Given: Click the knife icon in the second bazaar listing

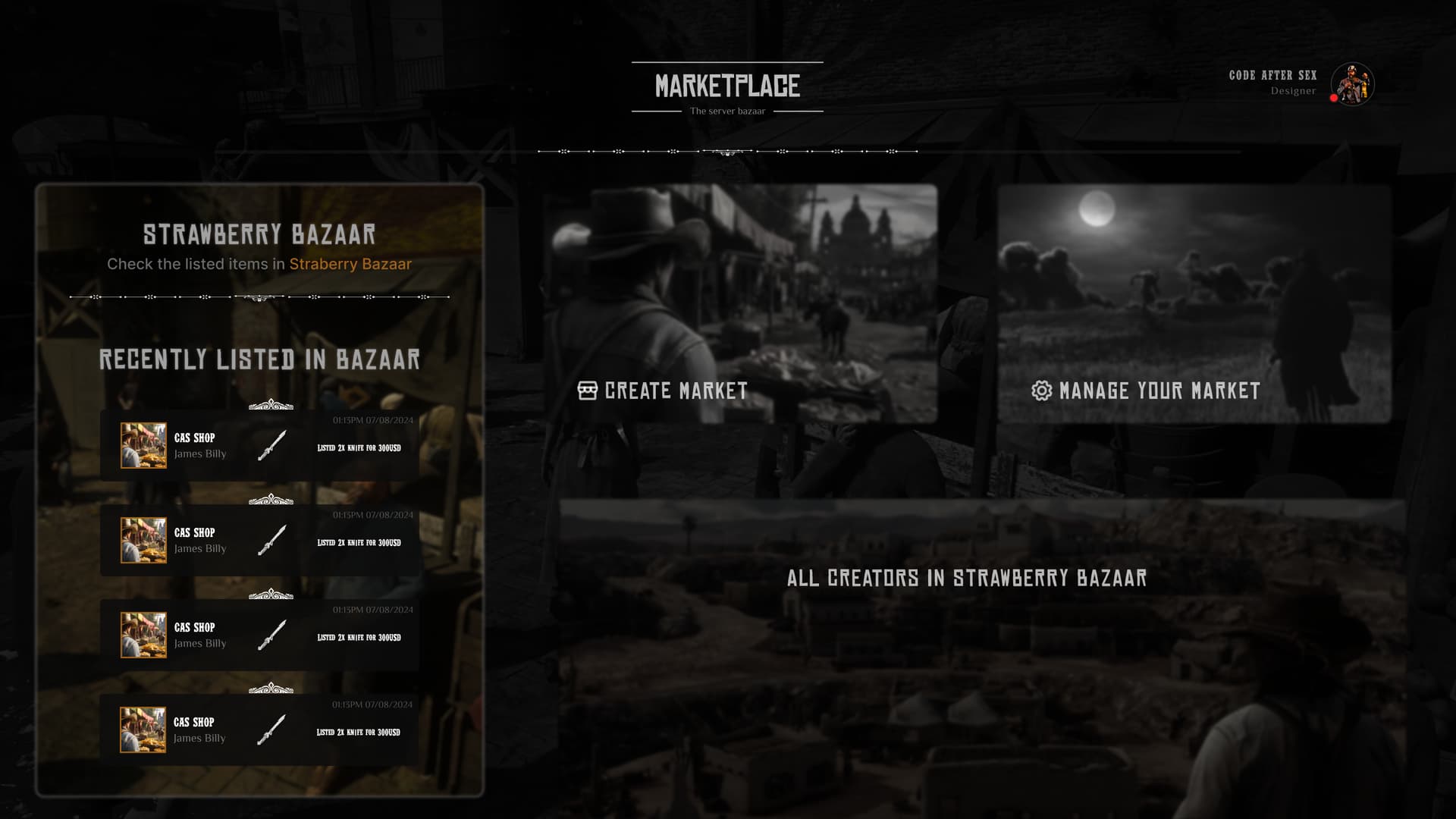Looking at the screenshot, I should pos(271,541).
